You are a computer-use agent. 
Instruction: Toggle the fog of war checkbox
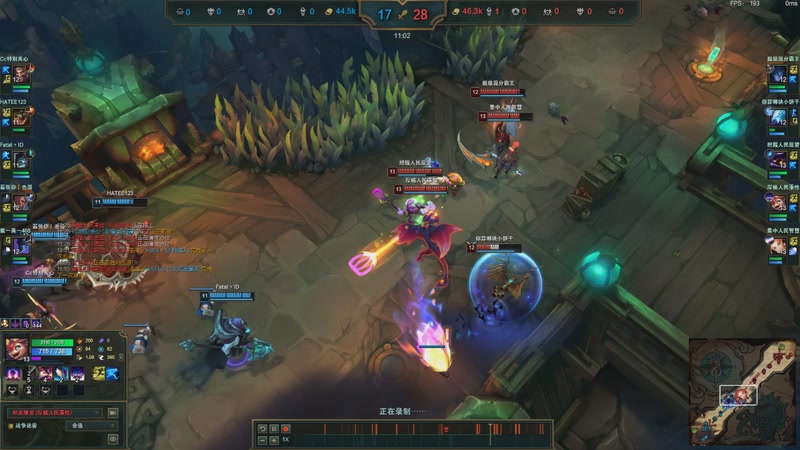(x=9, y=425)
